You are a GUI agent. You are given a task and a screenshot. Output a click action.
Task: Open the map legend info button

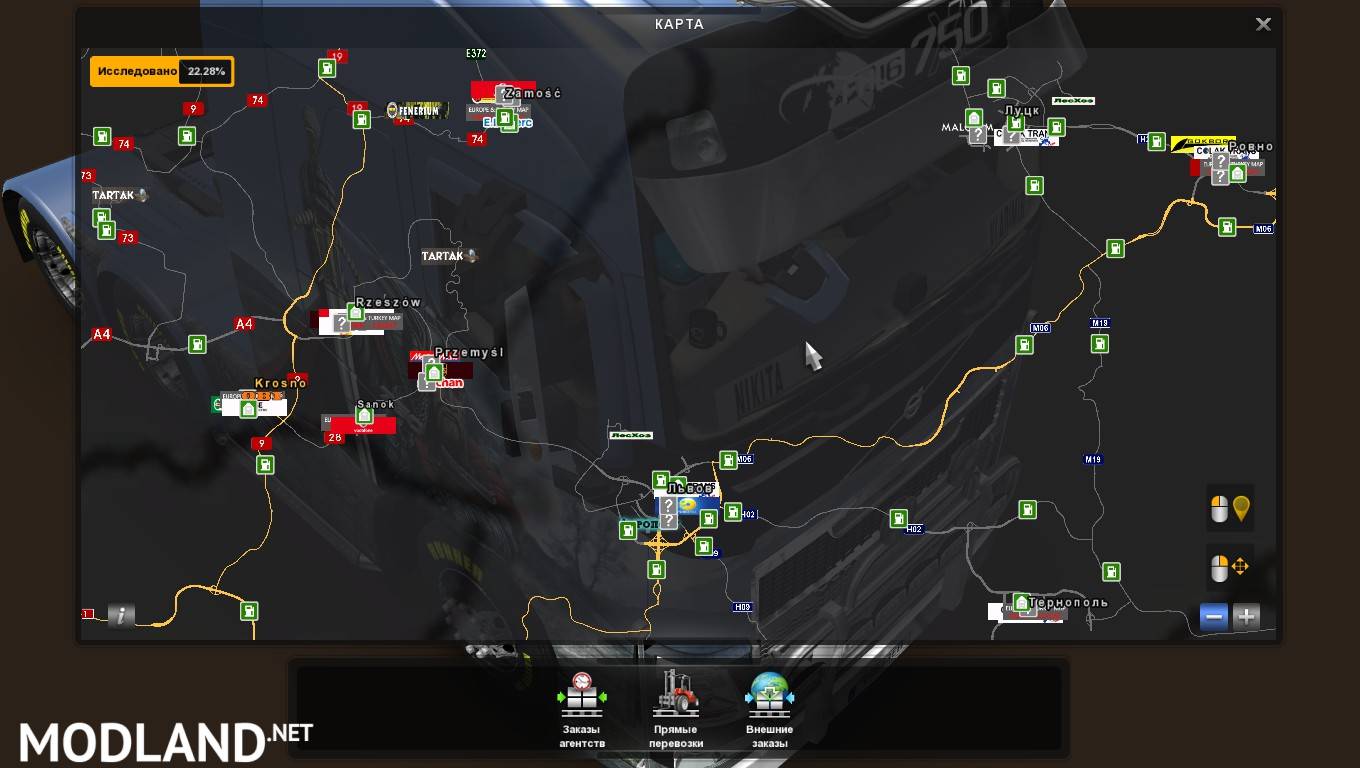(x=120, y=615)
